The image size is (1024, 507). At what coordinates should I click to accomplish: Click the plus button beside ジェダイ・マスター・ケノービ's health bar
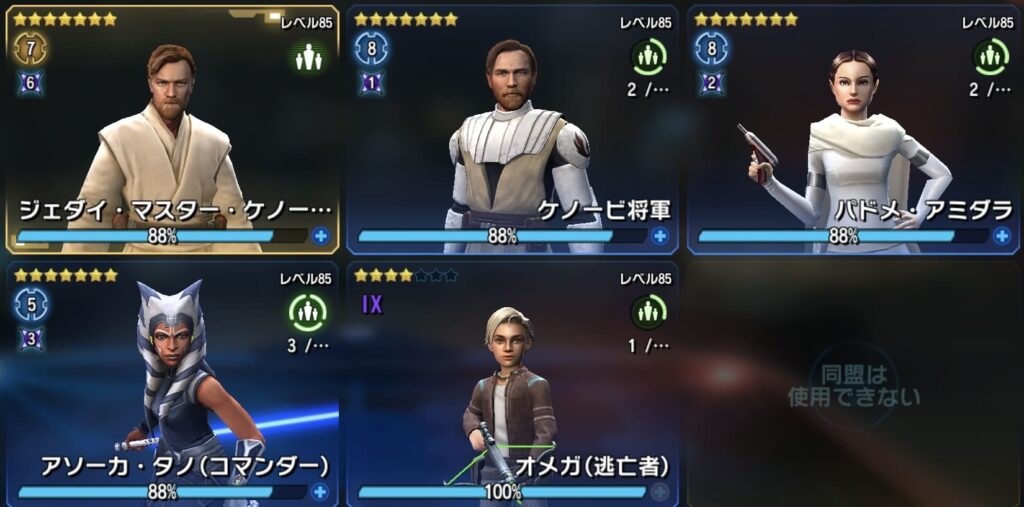point(320,236)
